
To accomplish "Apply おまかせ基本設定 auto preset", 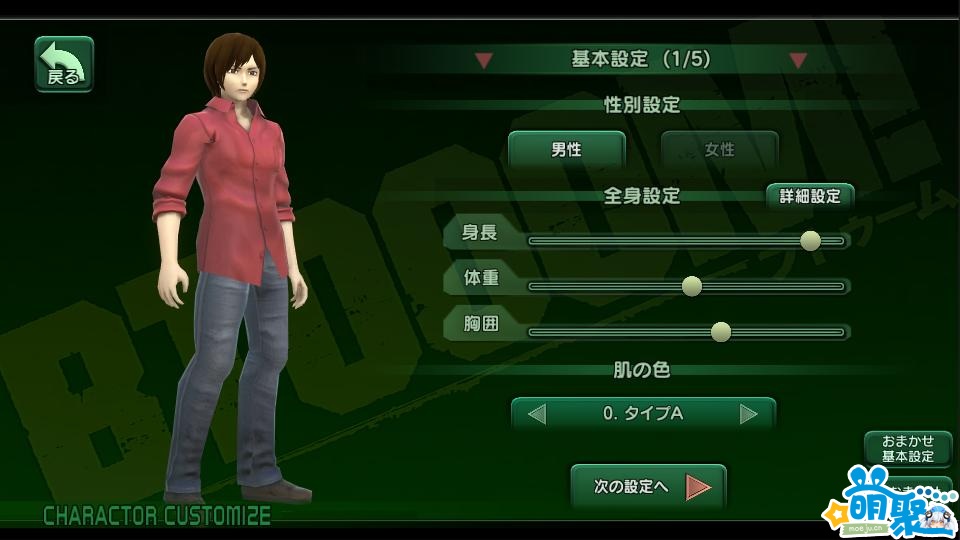I will tap(907, 449).
